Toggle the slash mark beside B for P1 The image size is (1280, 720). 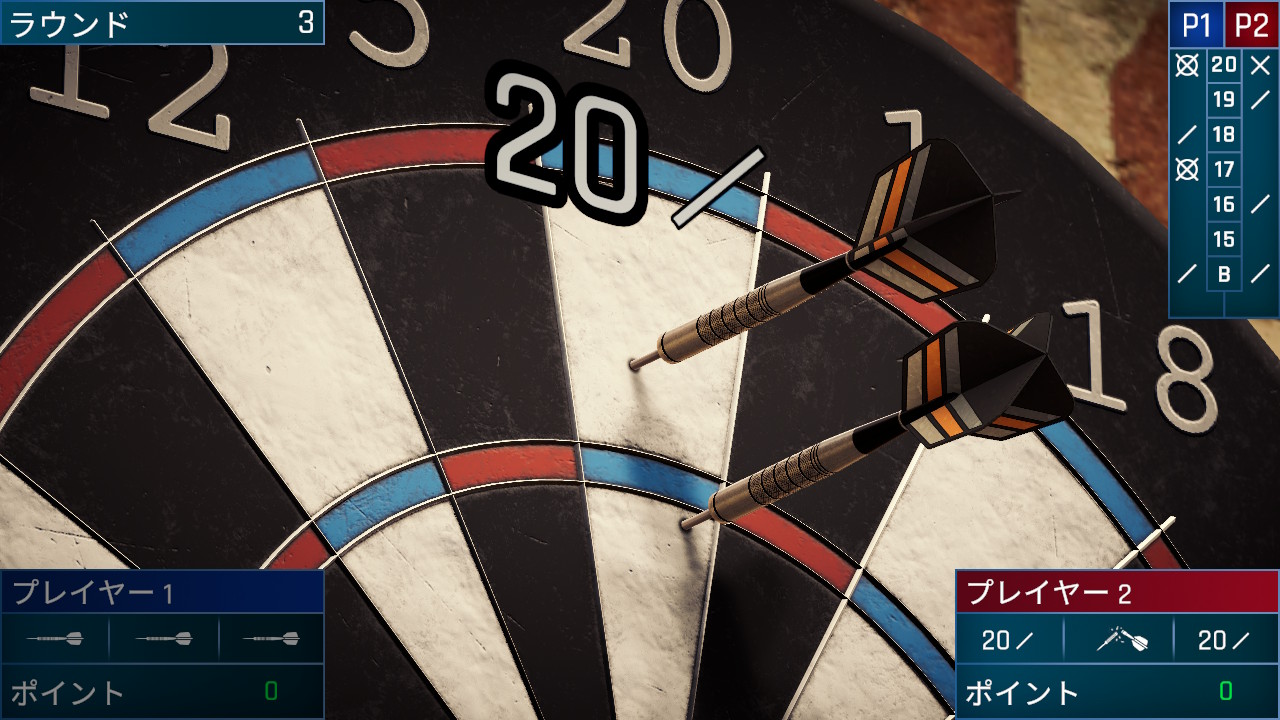click(x=1187, y=272)
